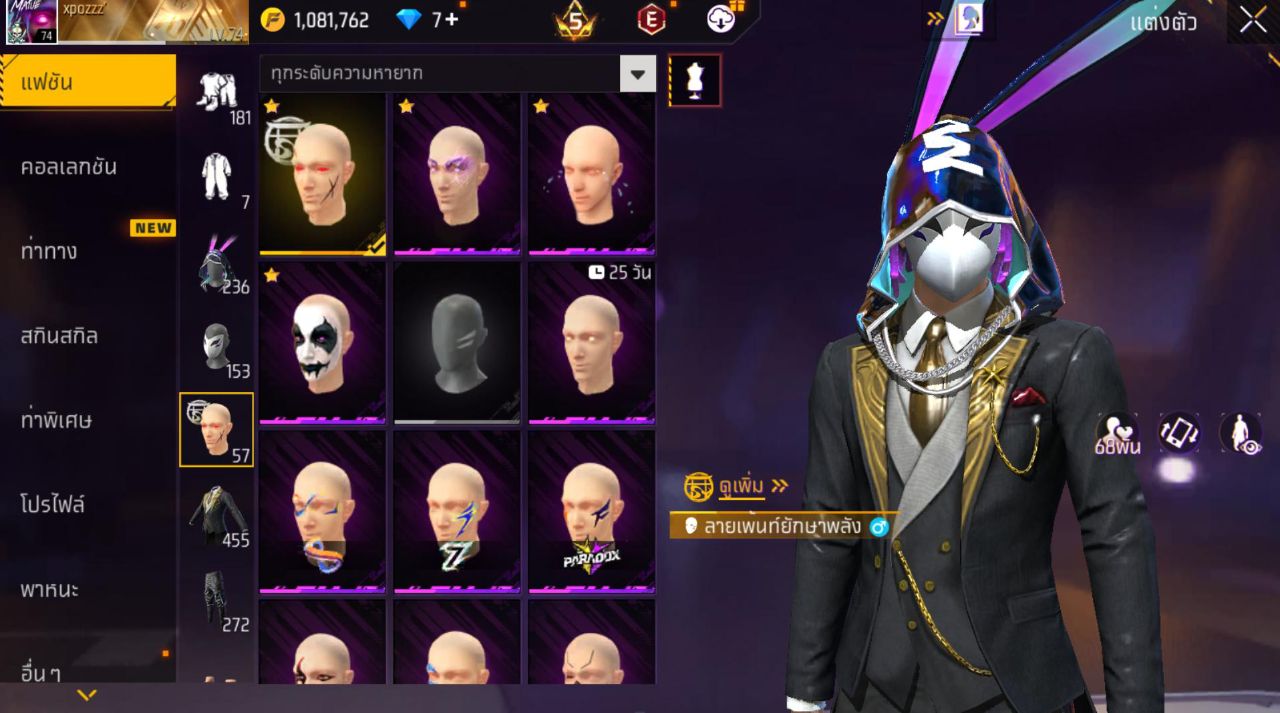Image resolution: width=1280 pixels, height=713 pixels.
Task: Select the red-eyed scar face paint
Action: [x=322, y=174]
